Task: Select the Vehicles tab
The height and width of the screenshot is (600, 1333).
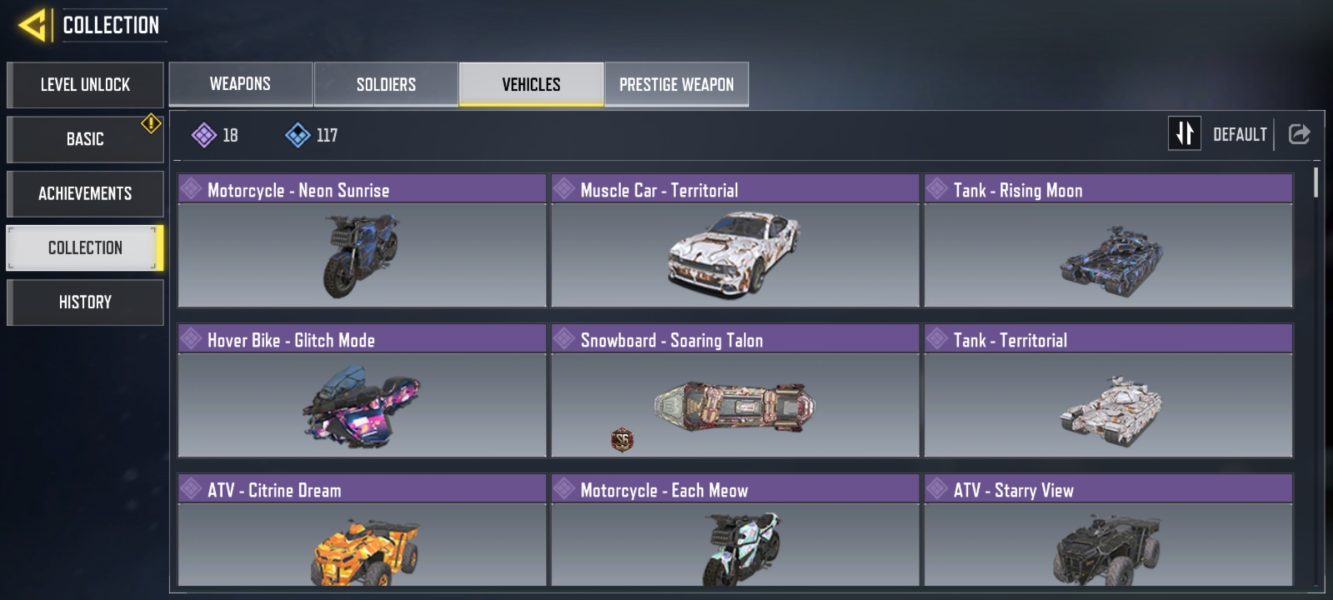Action: [531, 84]
